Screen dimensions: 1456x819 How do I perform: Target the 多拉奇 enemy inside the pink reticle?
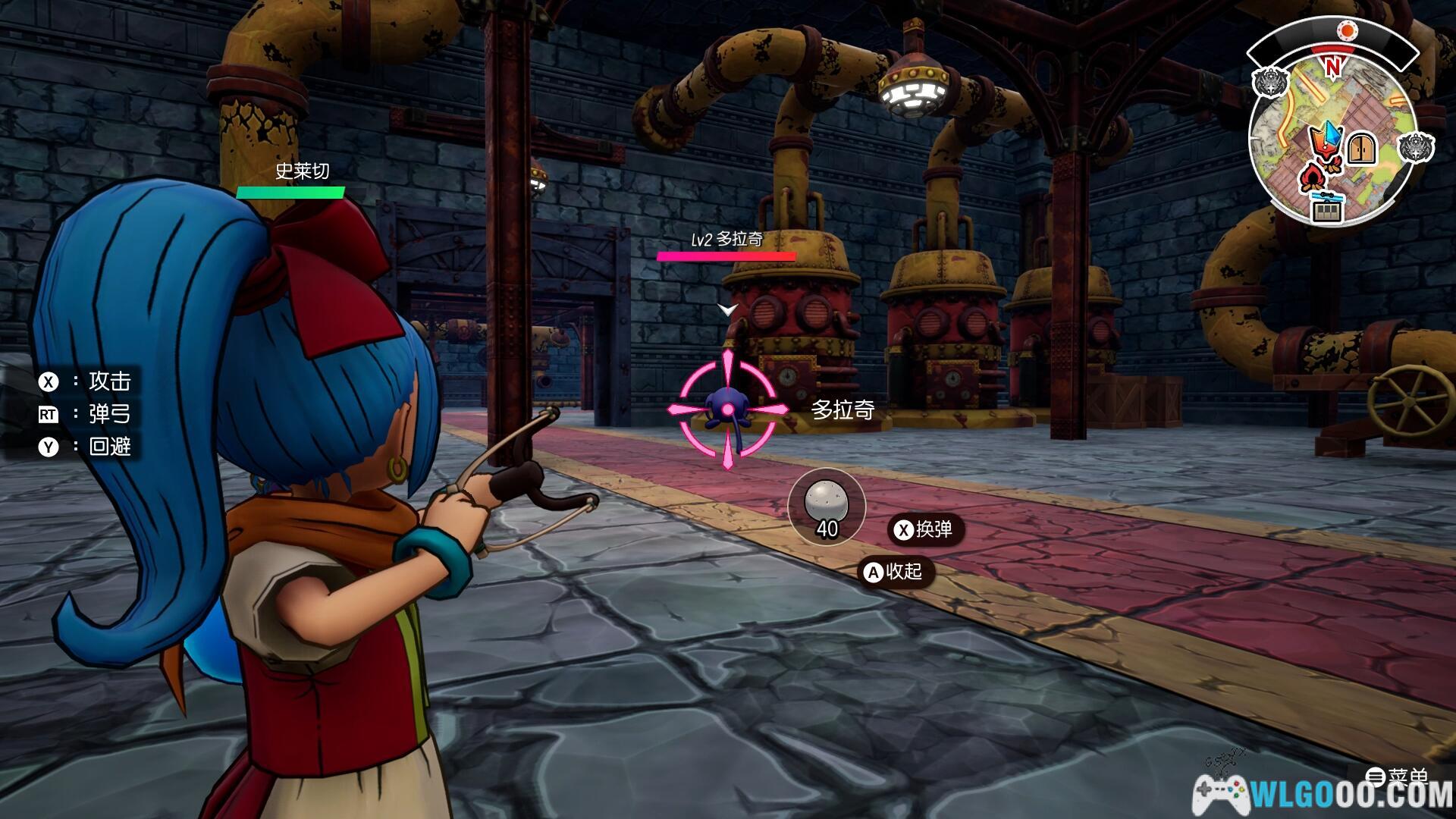(727, 409)
